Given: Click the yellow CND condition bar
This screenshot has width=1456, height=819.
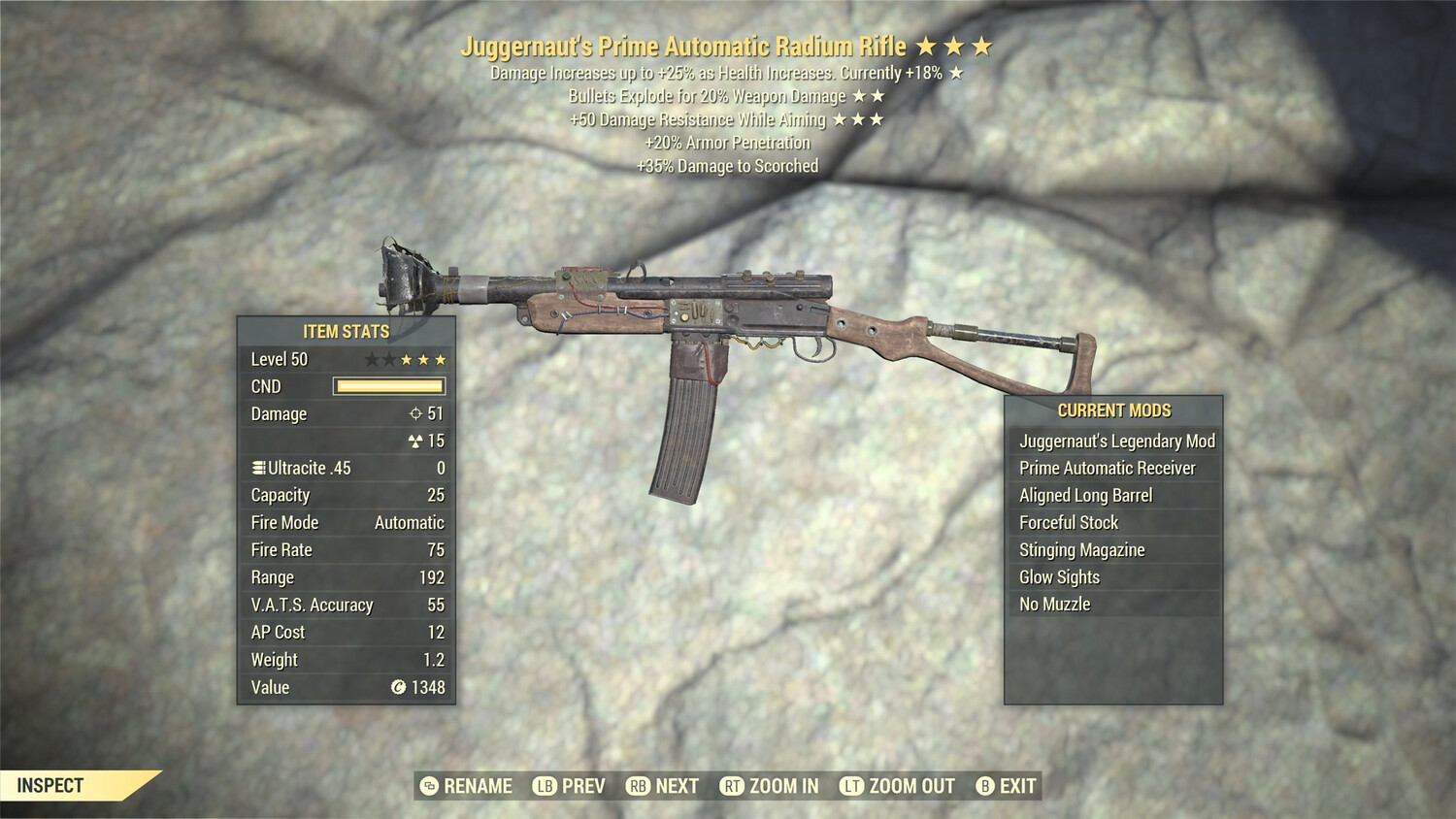Looking at the screenshot, I should point(388,386).
